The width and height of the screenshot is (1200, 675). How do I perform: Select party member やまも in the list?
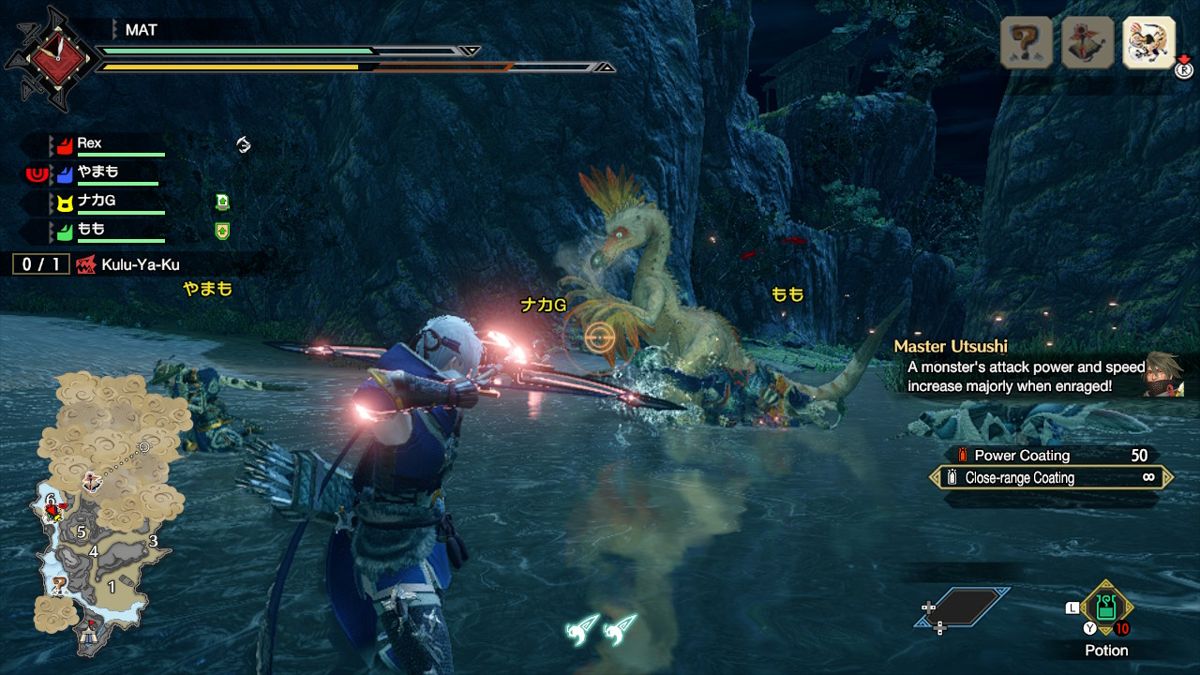[100, 173]
